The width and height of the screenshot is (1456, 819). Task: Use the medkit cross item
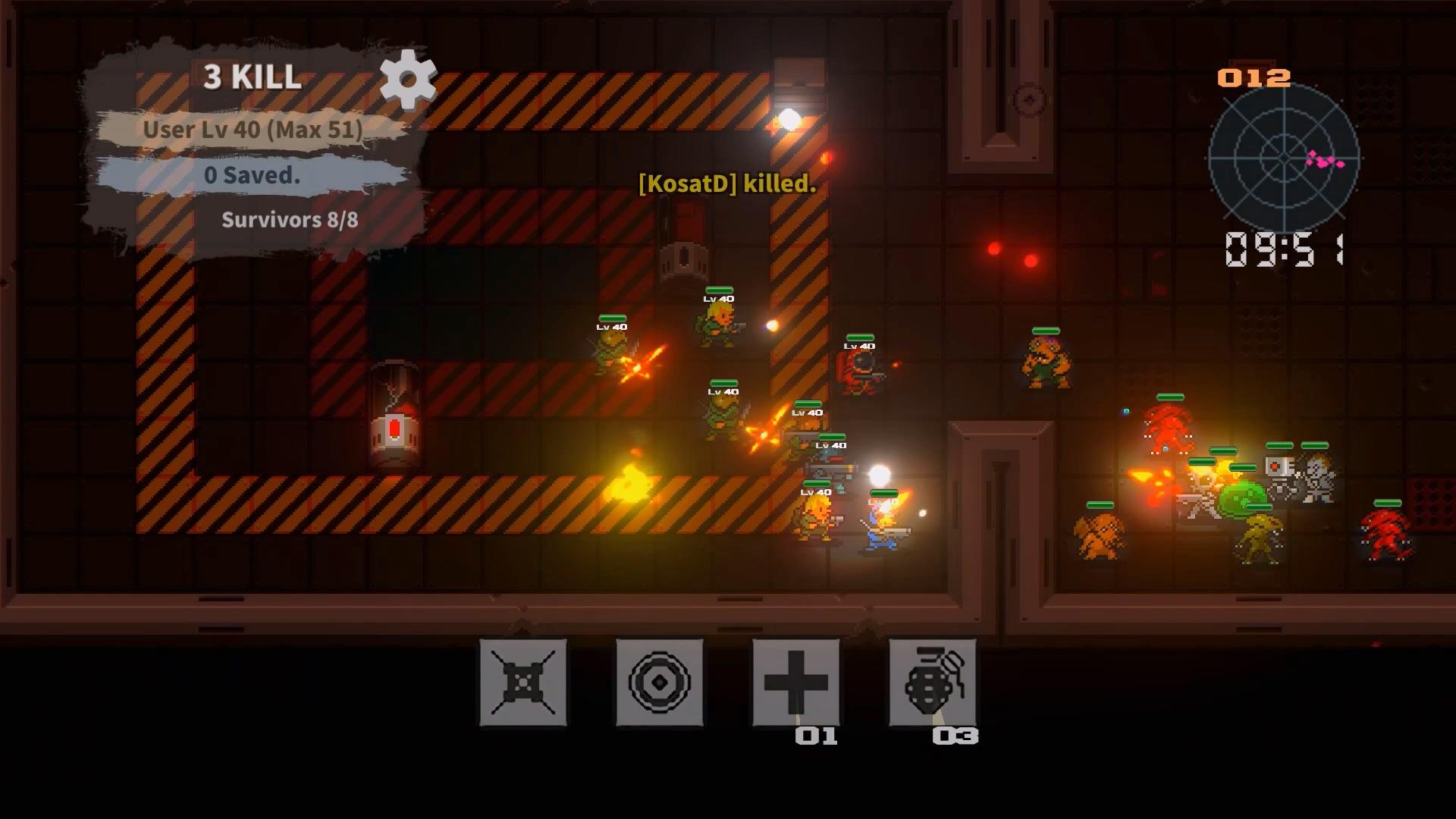(795, 682)
